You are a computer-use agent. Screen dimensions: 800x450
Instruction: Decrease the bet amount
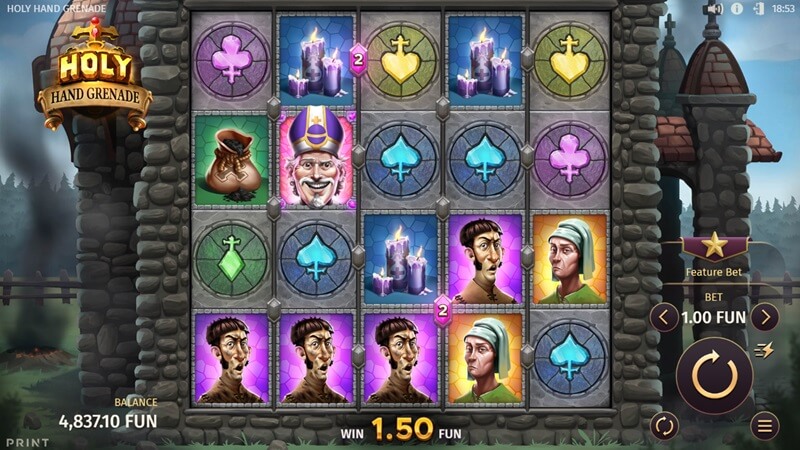pos(664,318)
